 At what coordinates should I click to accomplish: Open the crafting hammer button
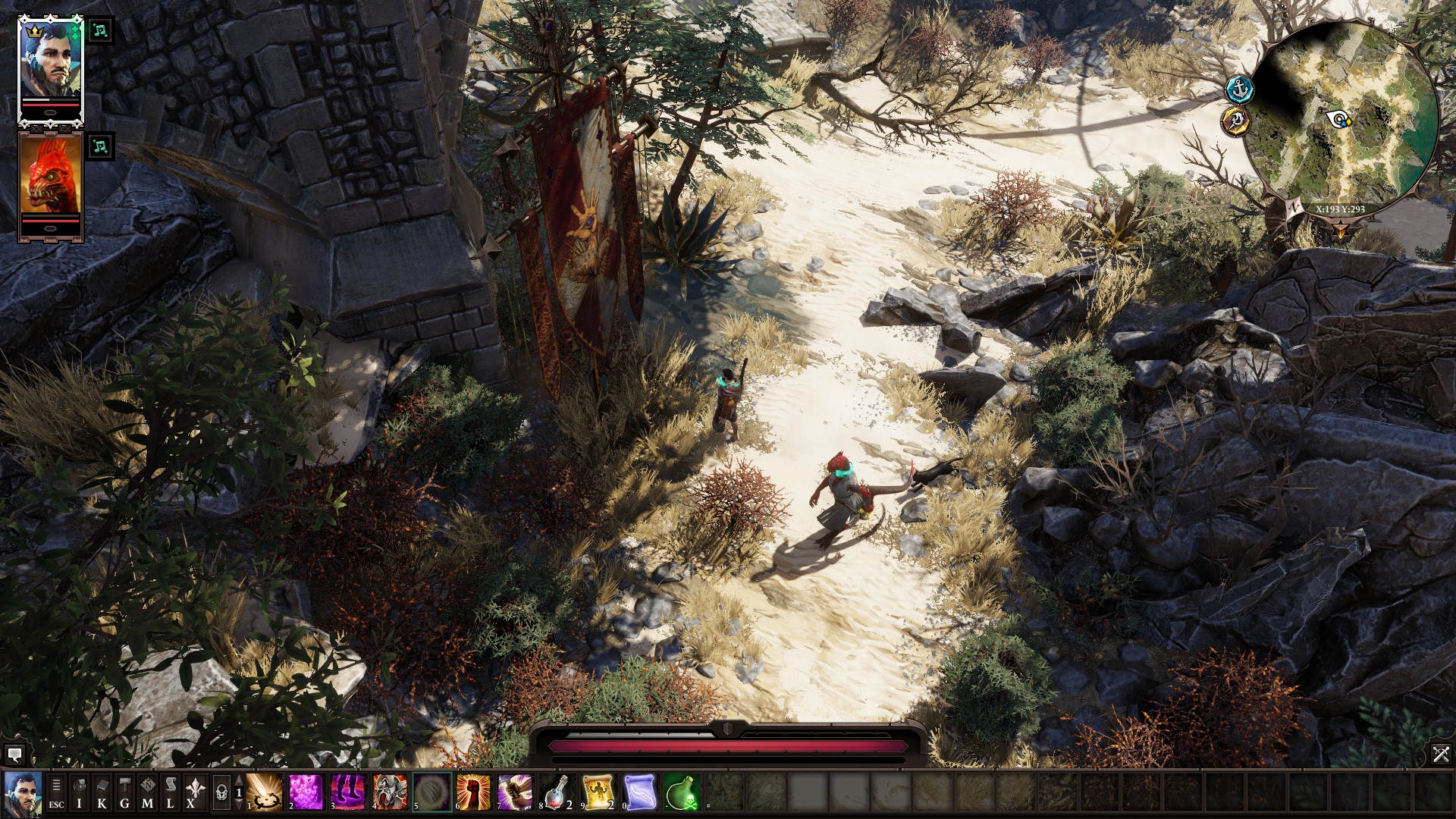(125, 793)
